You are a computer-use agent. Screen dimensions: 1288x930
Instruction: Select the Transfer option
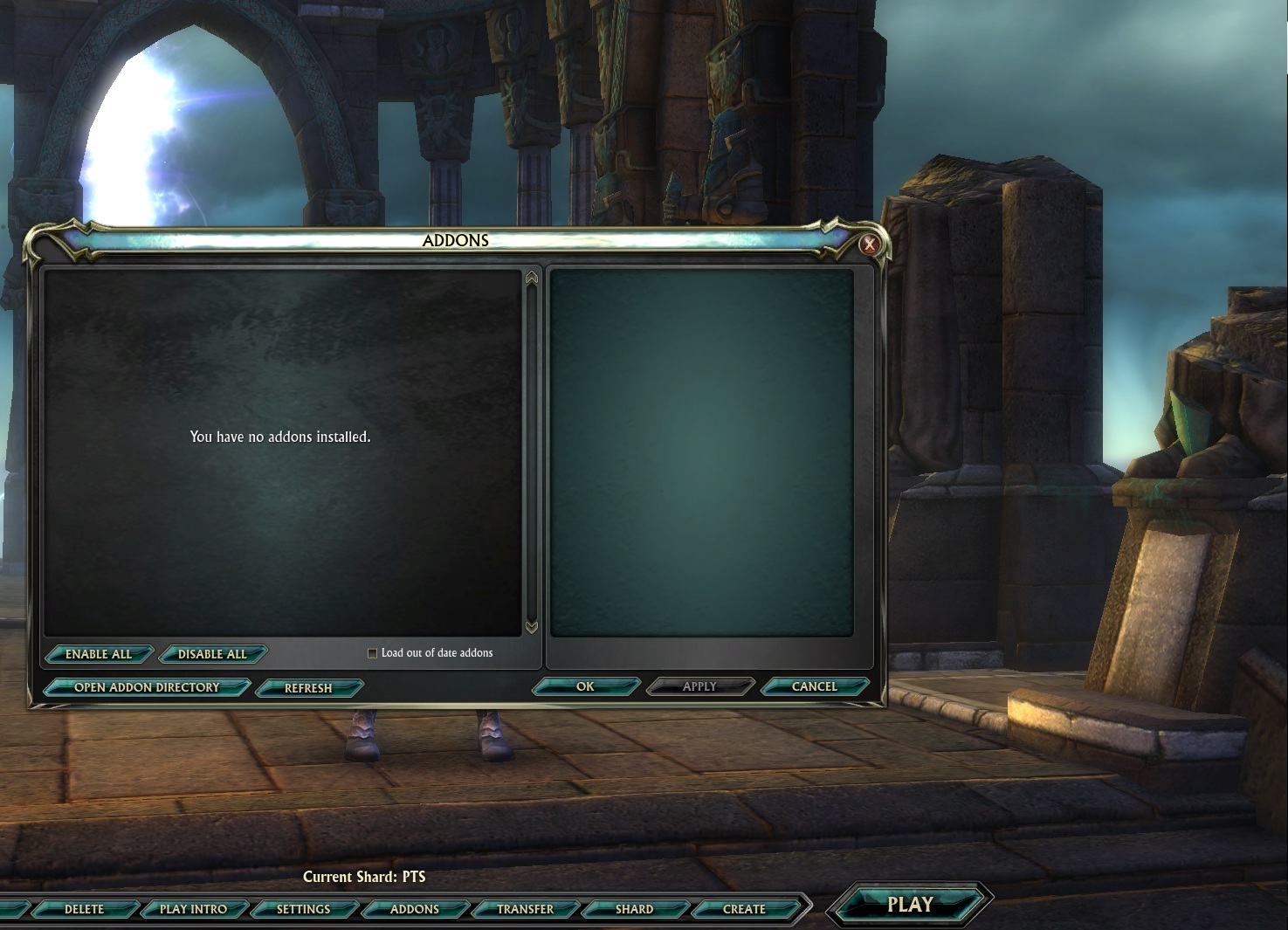coord(525,909)
